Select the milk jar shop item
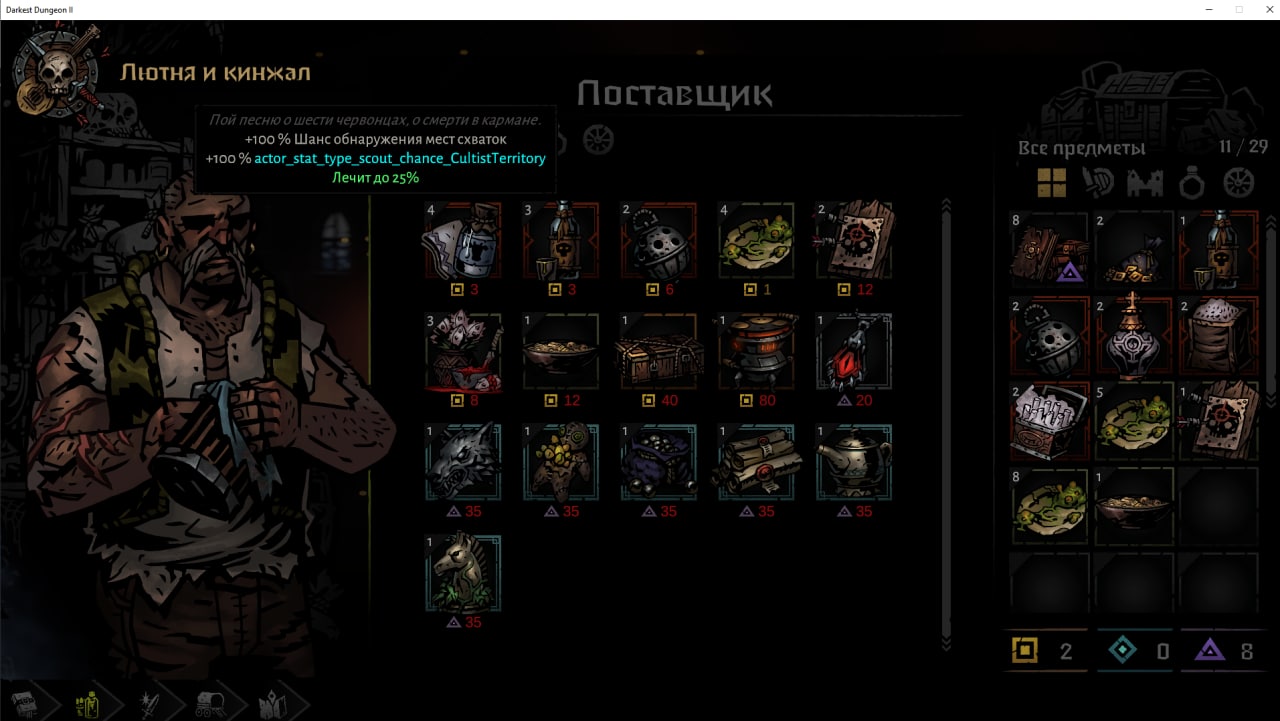 pyautogui.click(x=462, y=241)
